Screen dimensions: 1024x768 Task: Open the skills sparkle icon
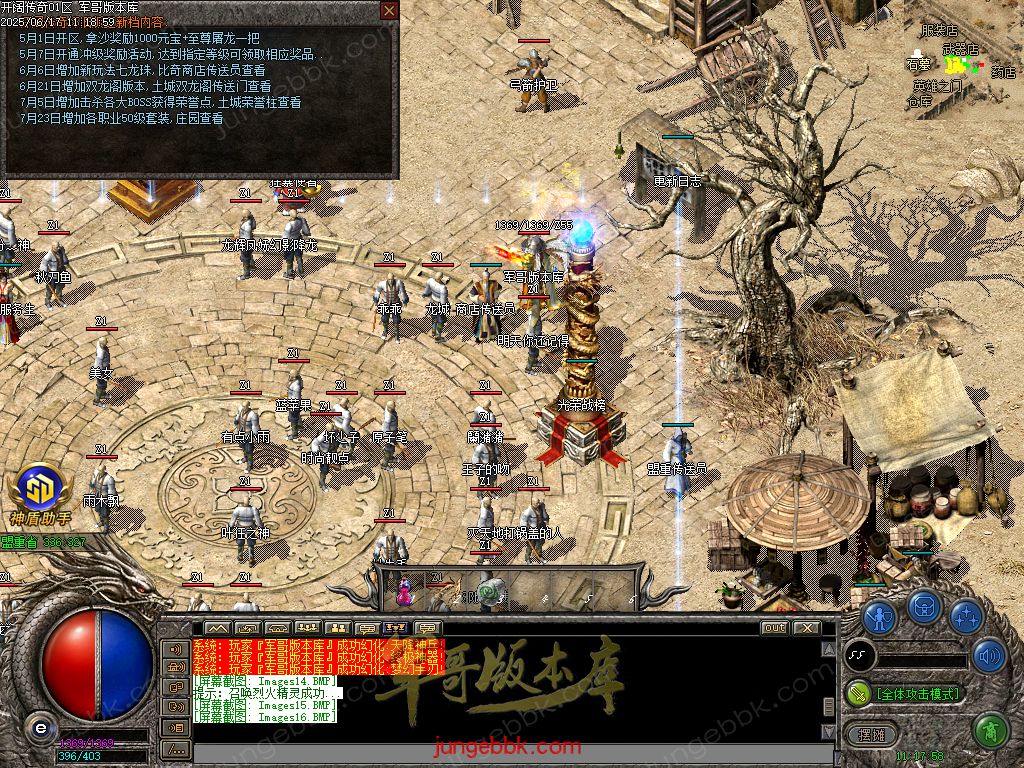coord(966,617)
